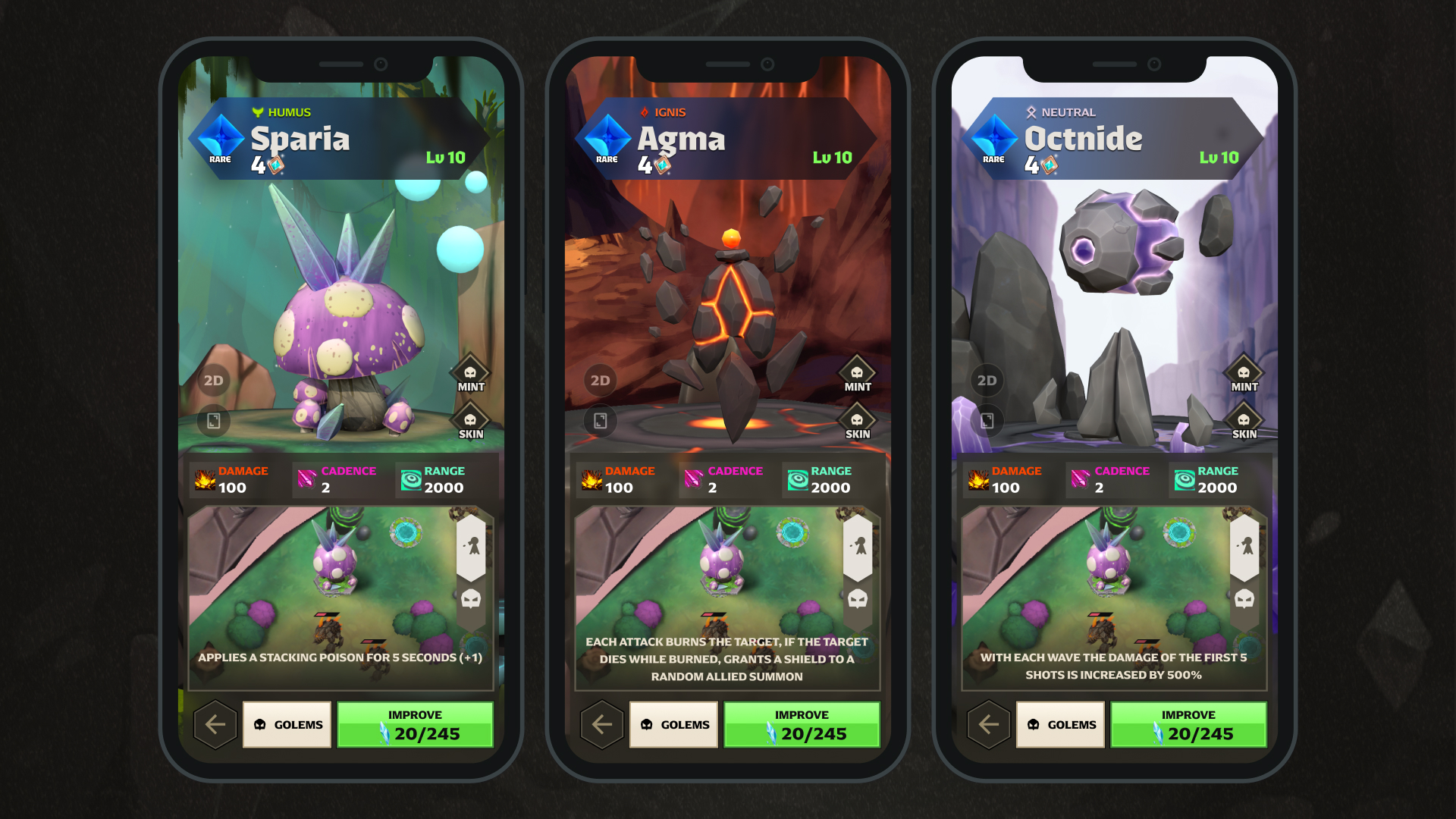Select skull tab on Sparia's ability preview
1456x819 pixels.
(x=471, y=599)
